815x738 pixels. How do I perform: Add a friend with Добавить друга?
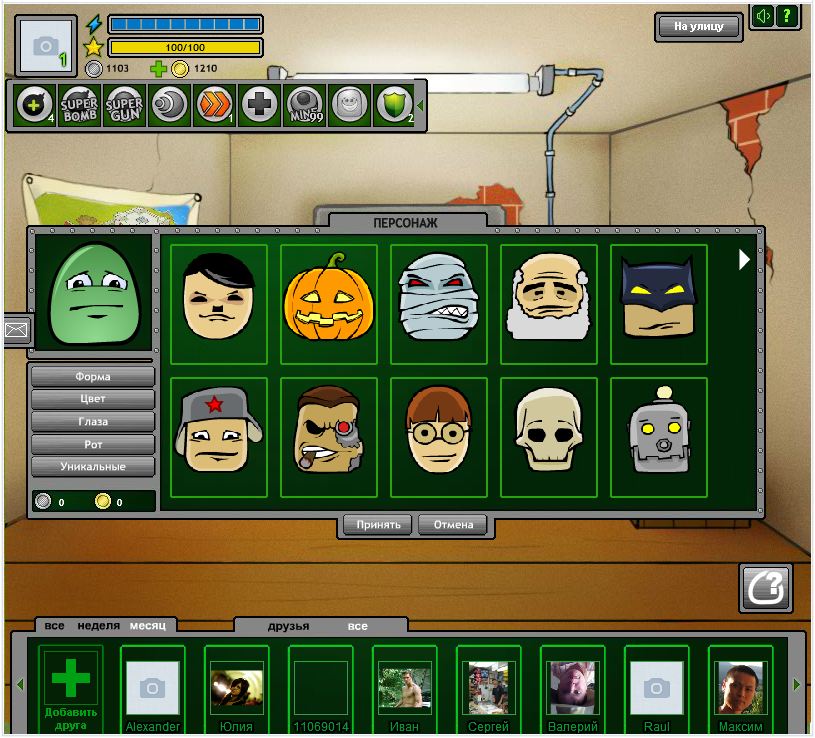point(70,689)
